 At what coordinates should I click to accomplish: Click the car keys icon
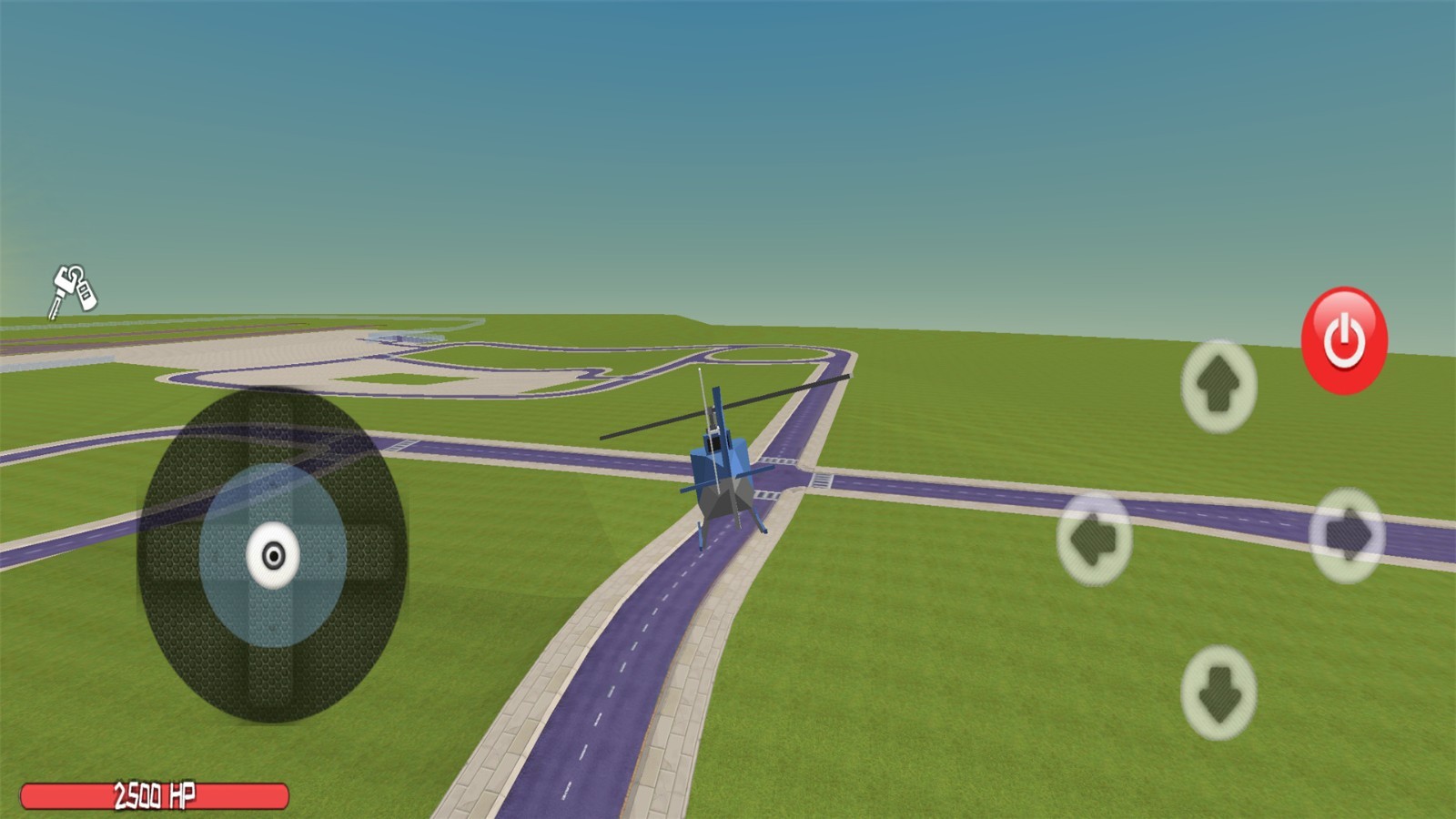(73, 290)
